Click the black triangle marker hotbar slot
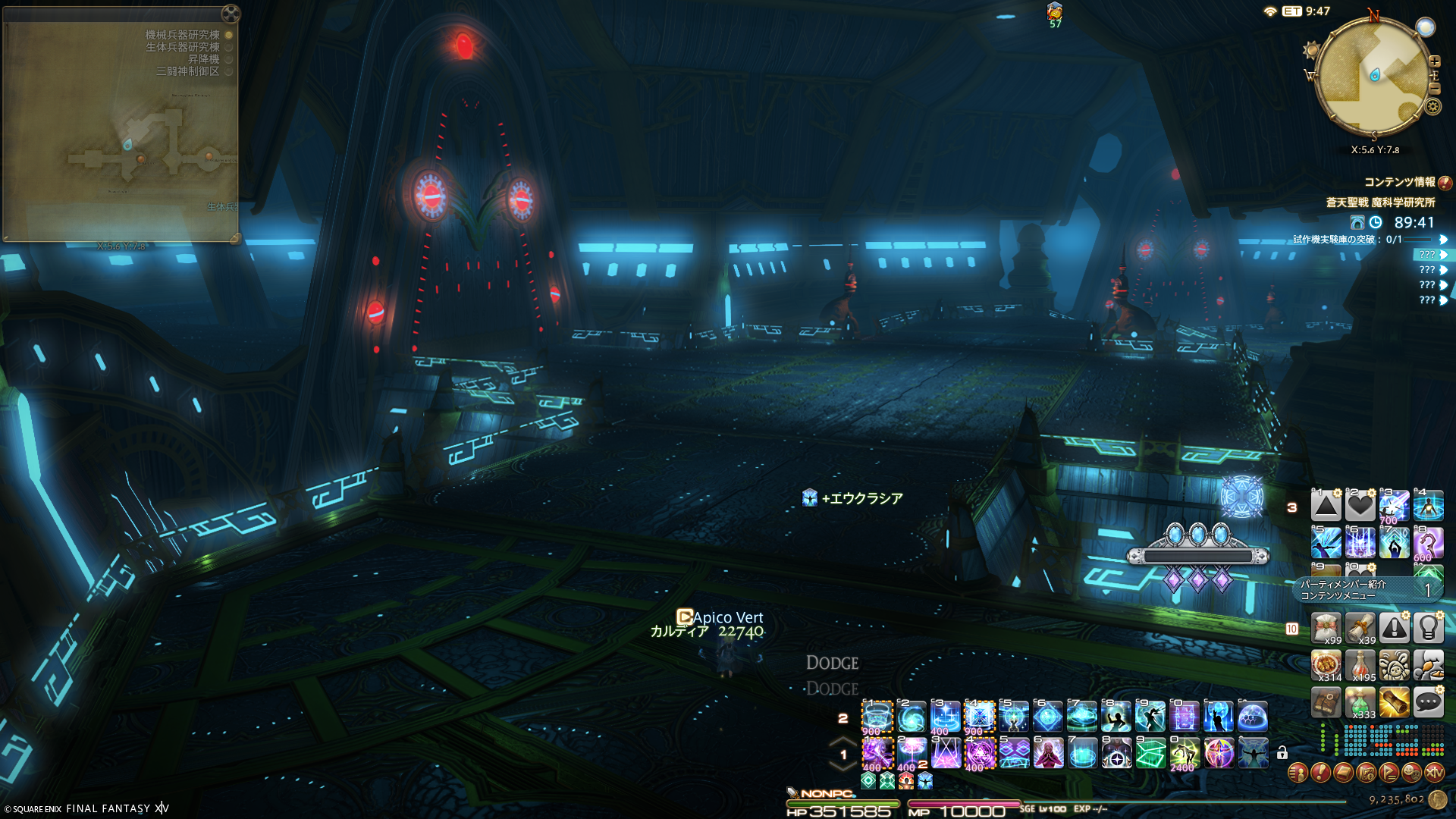Viewport: 1456px width, 819px height. (x=1326, y=506)
